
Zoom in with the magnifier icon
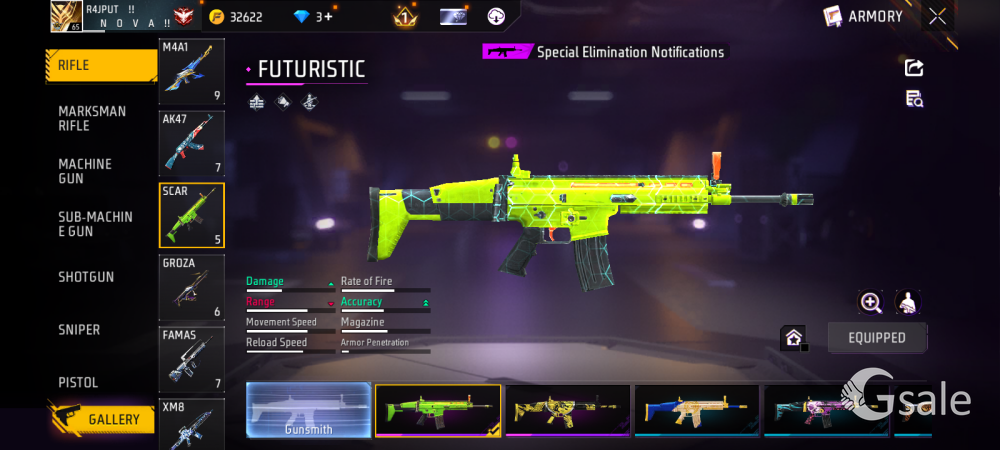pyautogui.click(x=871, y=302)
